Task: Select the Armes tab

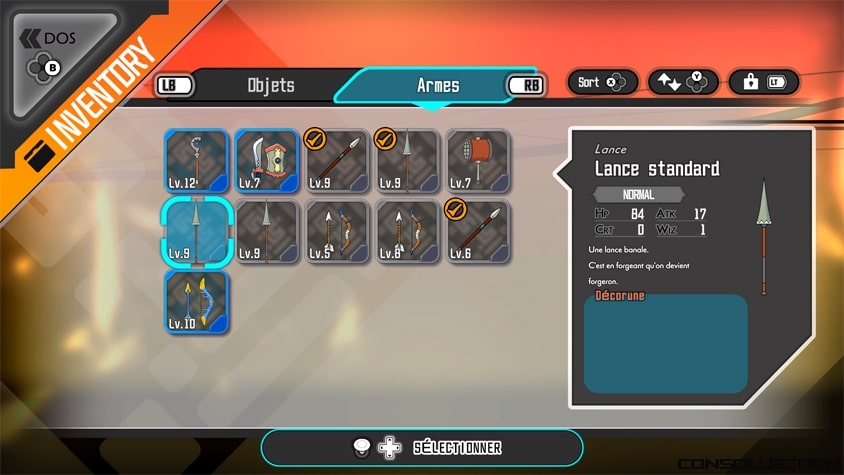Action: 438,85
